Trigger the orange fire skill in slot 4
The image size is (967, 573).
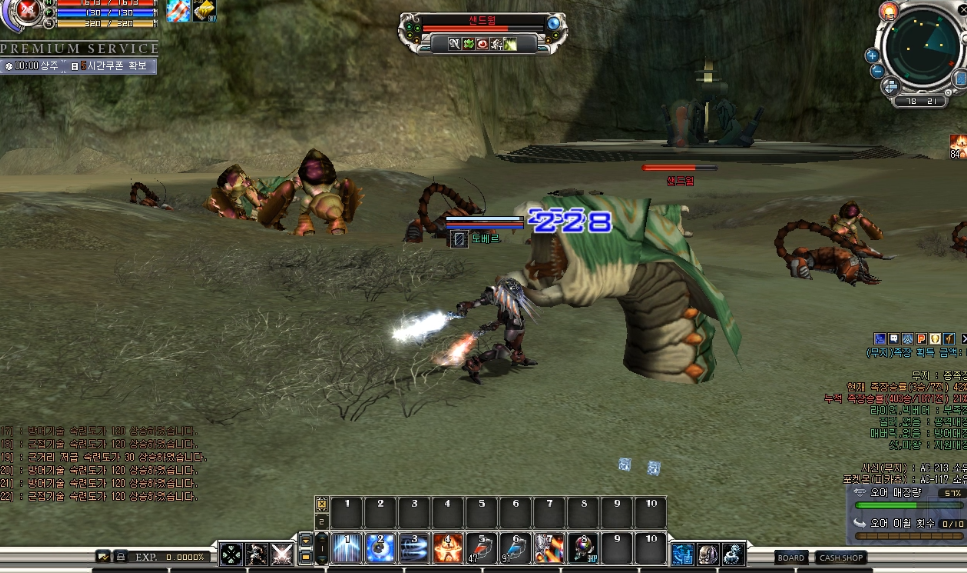point(447,547)
